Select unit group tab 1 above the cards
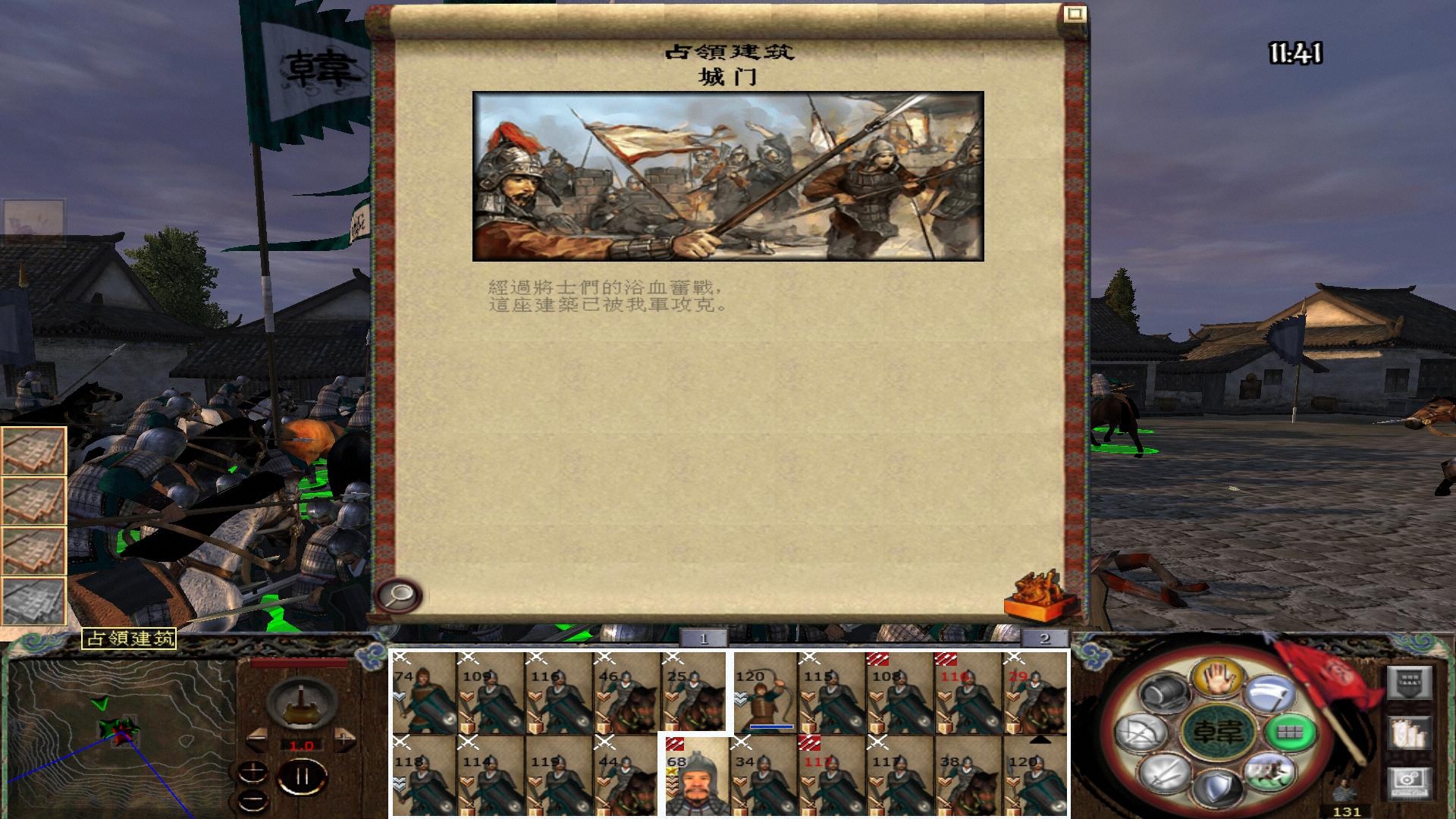This screenshot has height=819, width=1456. [x=704, y=639]
